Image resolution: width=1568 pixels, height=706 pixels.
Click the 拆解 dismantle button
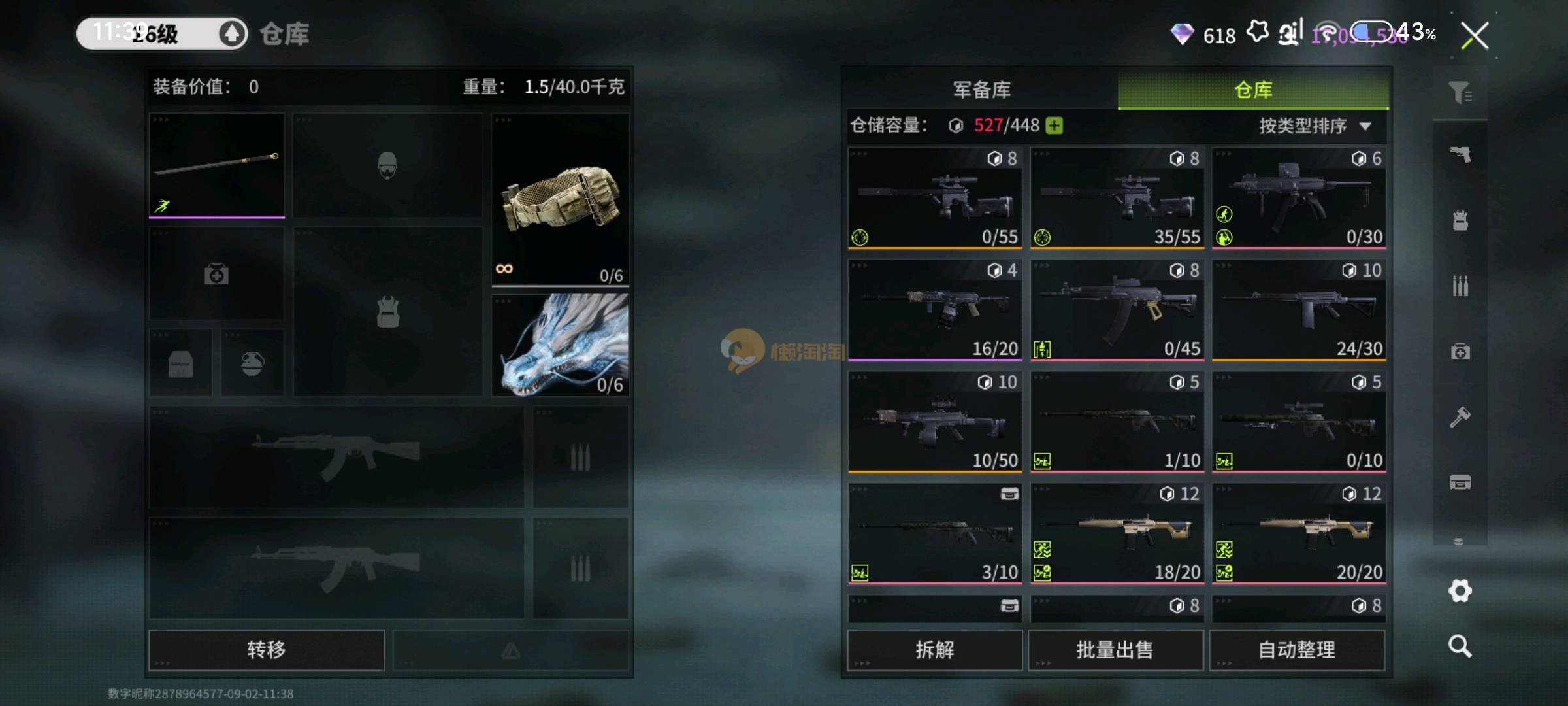(x=934, y=650)
